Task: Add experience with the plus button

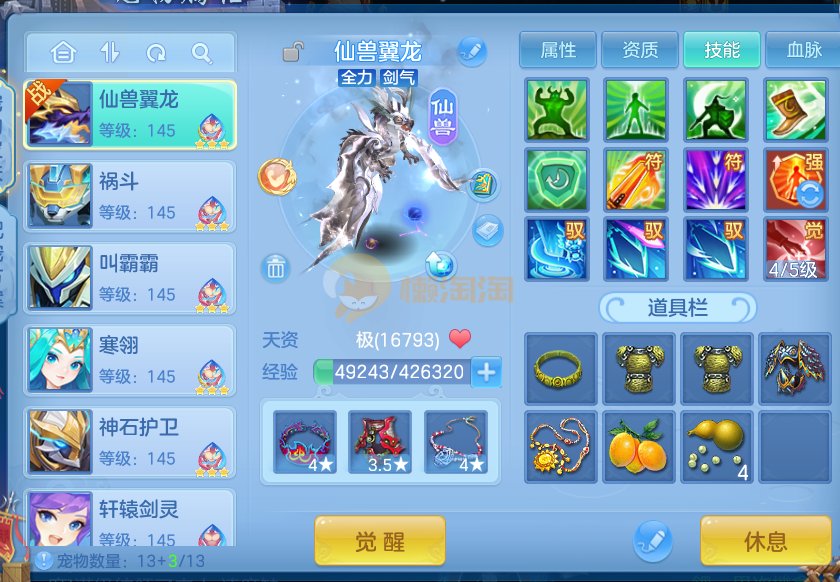Action: [x=486, y=372]
